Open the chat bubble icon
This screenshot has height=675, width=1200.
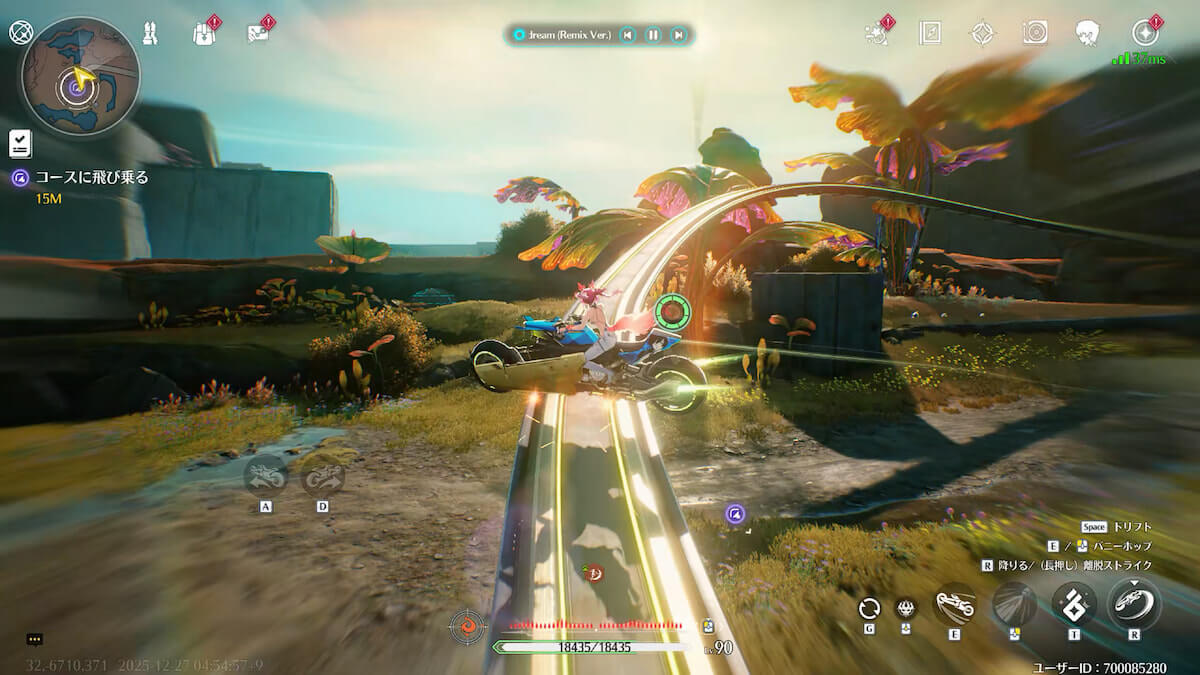pos(35,639)
